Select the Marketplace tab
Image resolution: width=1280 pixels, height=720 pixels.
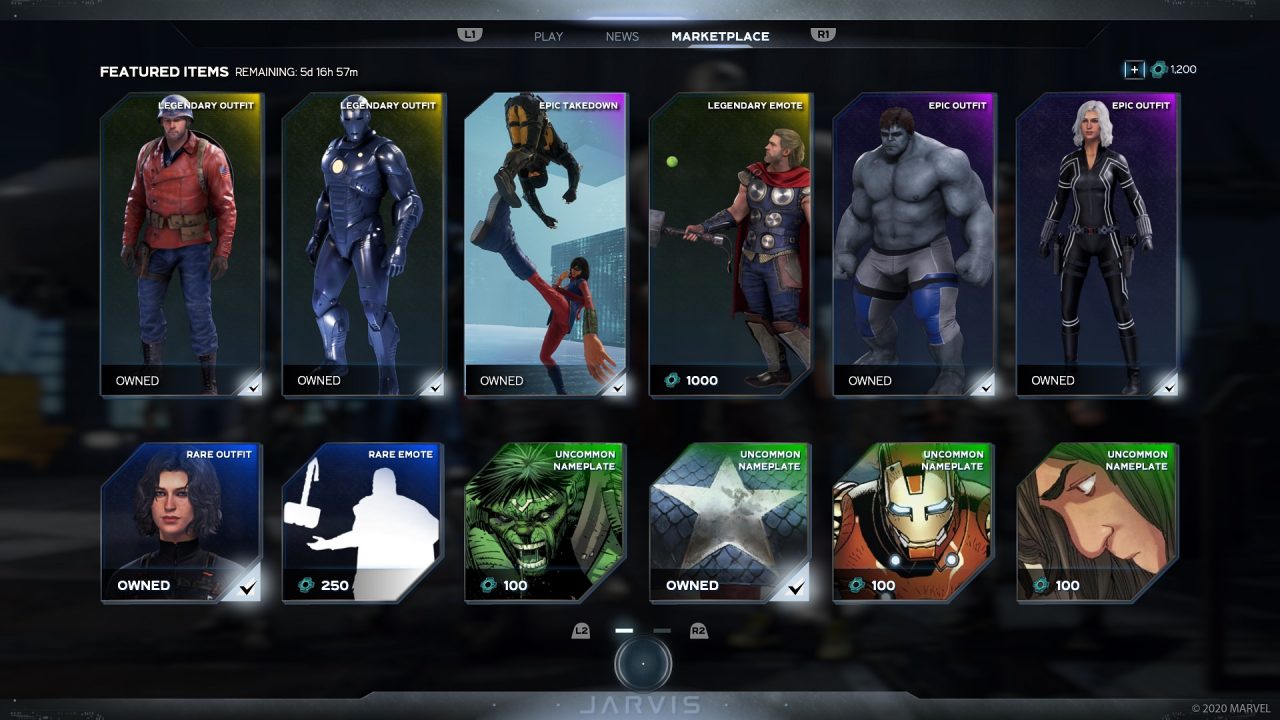720,37
